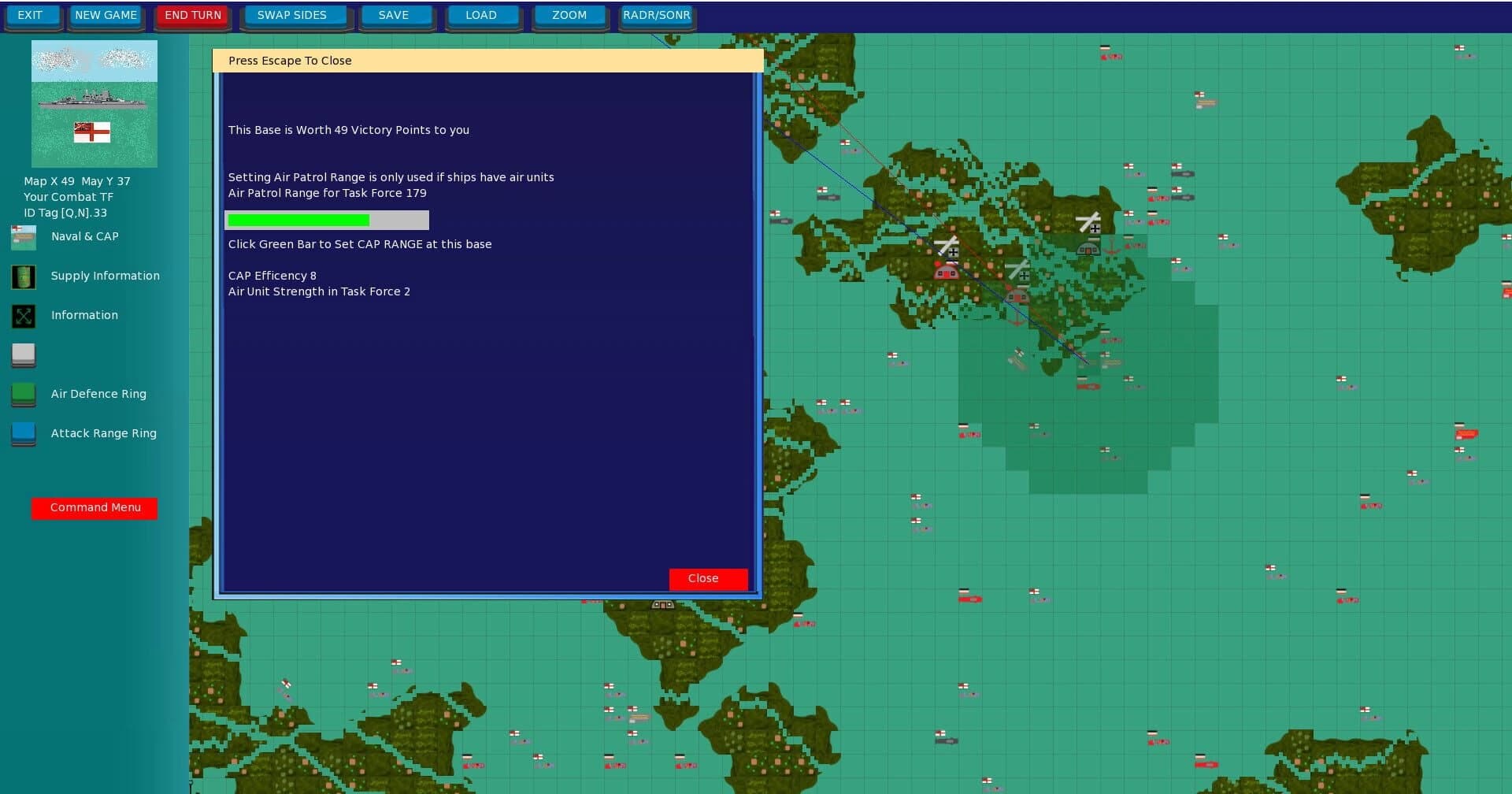Select SWAP SIDES from the top bar
The image size is (1512, 794).
[x=295, y=14]
